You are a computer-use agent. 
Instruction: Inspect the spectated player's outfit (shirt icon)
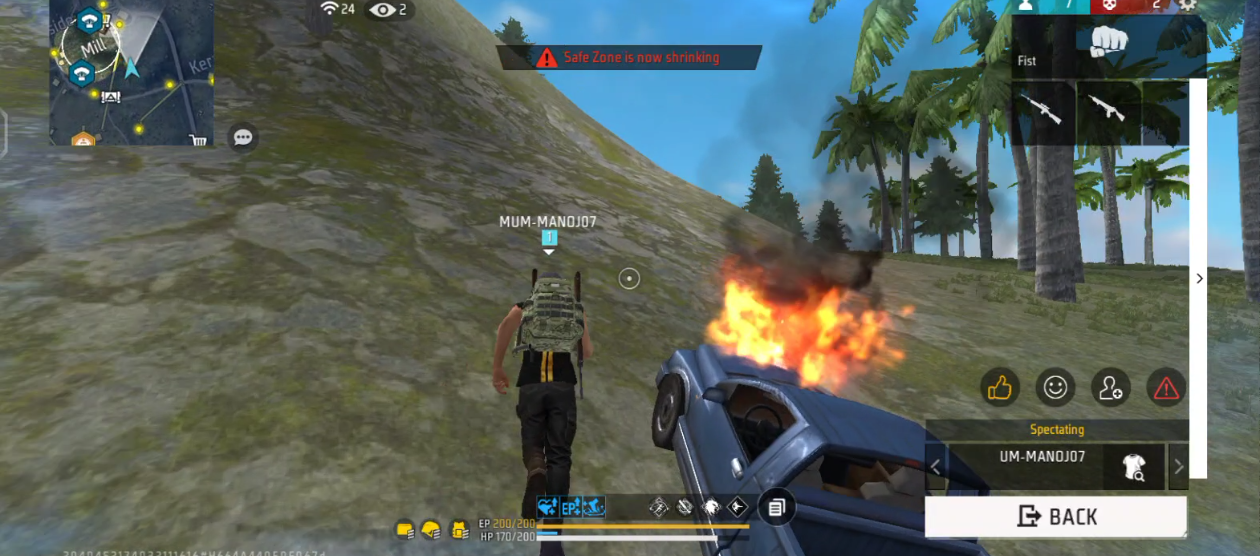pos(1134,467)
